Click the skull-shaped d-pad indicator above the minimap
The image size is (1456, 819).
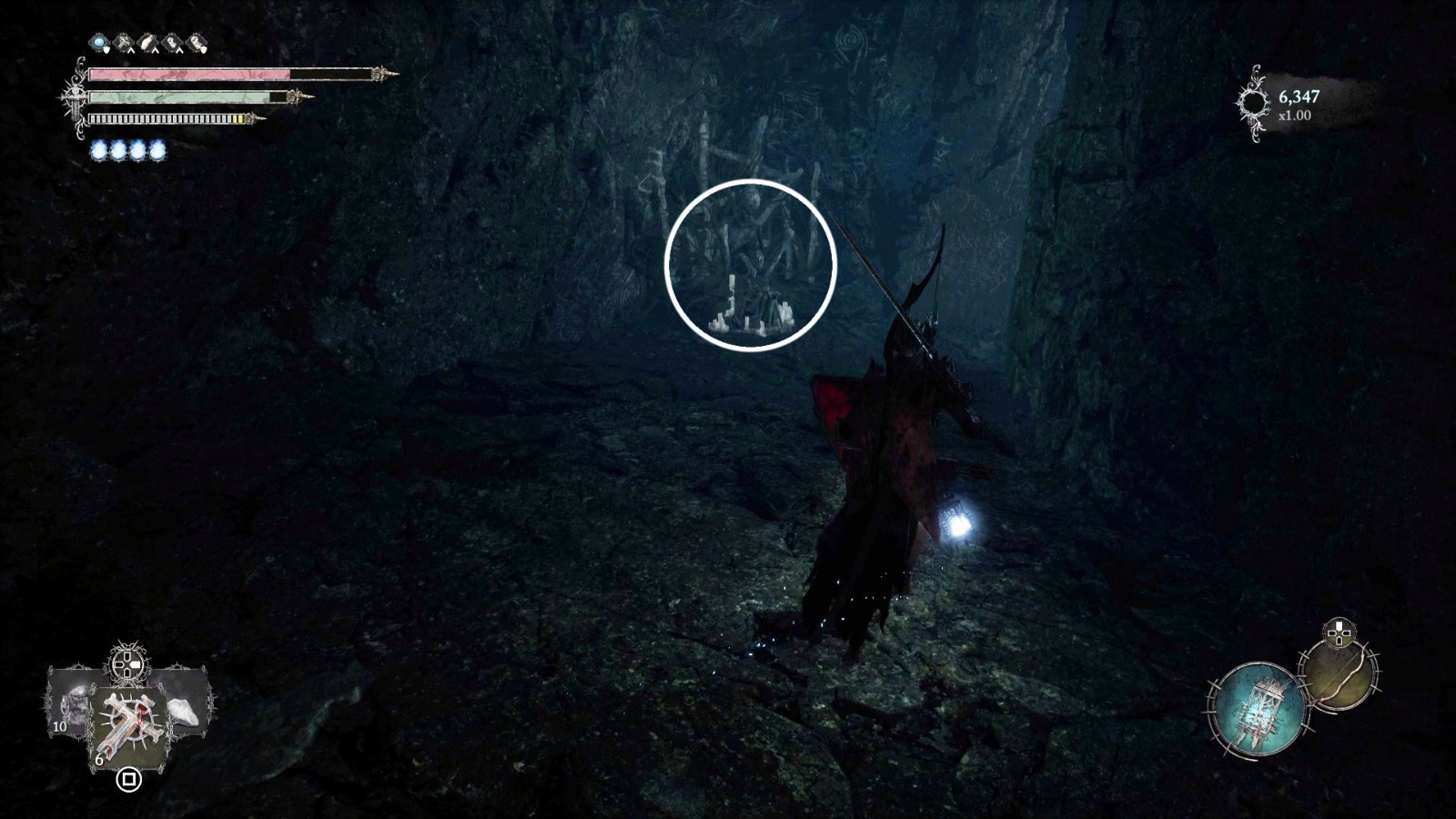[x=1339, y=631]
